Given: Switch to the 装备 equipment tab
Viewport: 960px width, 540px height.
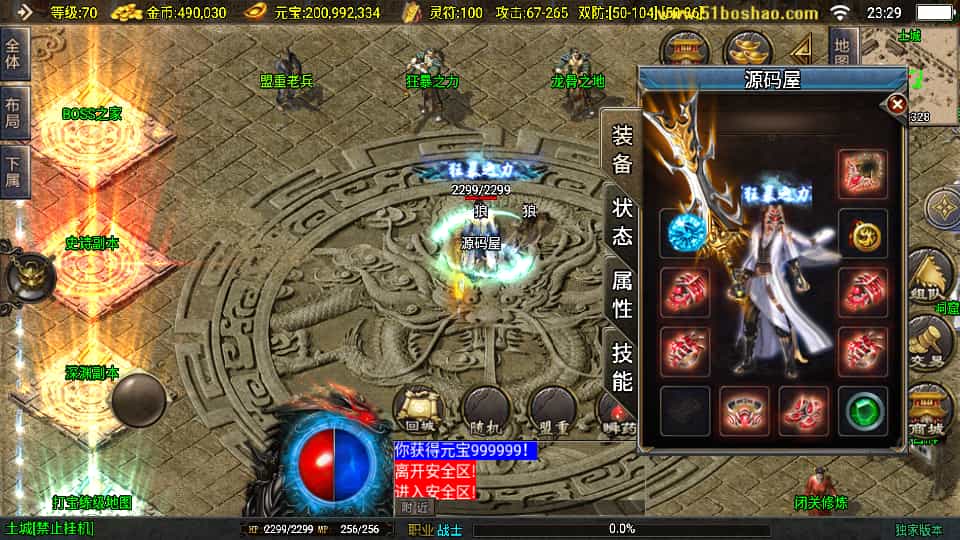Looking at the screenshot, I should (x=622, y=150).
